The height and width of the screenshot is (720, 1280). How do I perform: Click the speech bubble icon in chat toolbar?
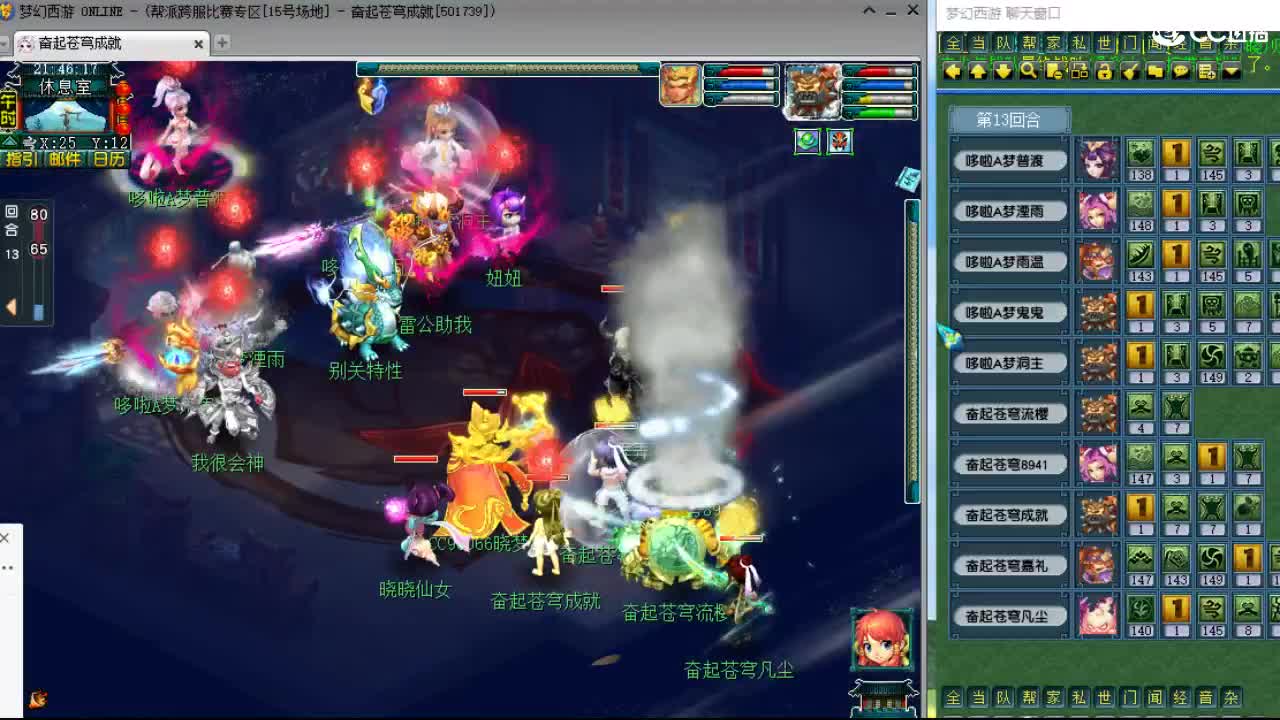tap(1181, 72)
